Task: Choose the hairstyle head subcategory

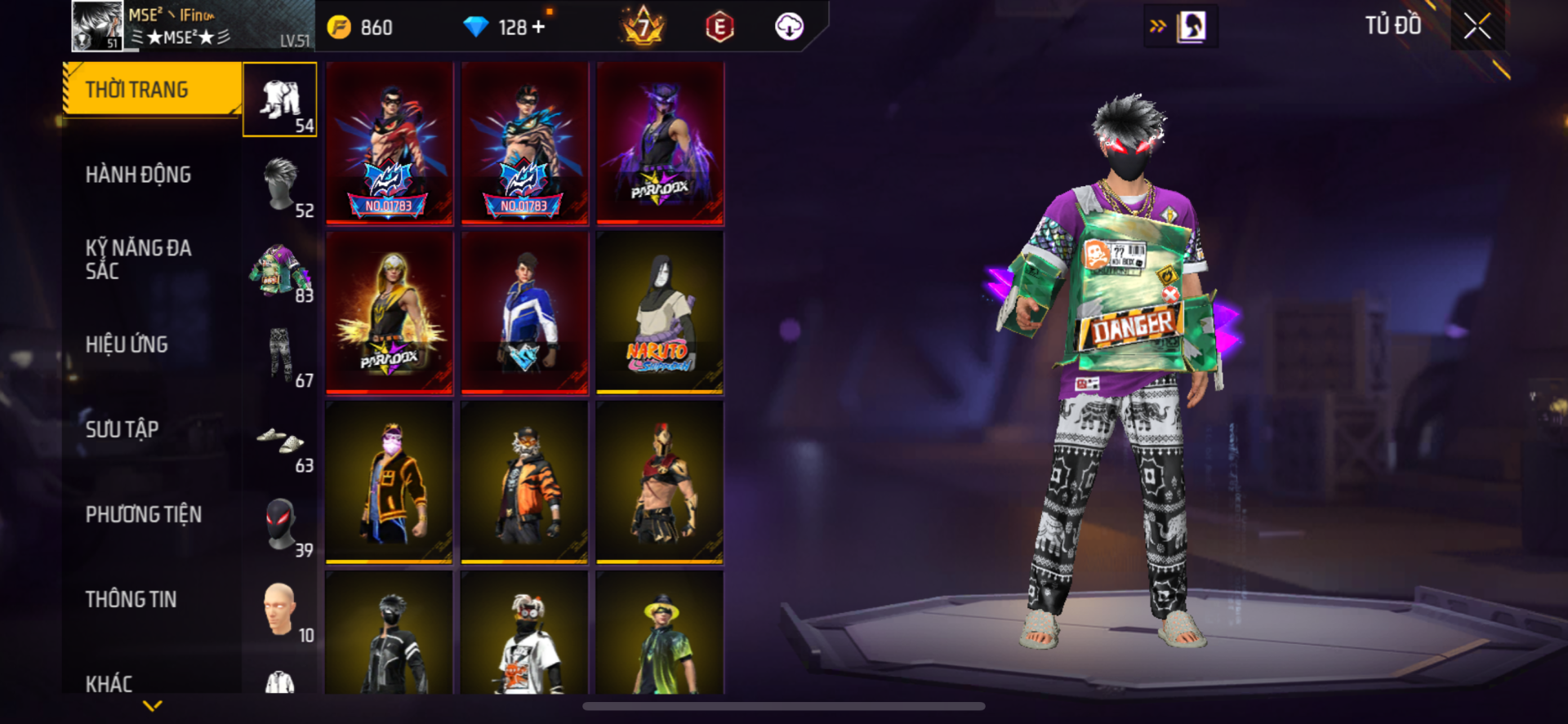Action: (280, 184)
